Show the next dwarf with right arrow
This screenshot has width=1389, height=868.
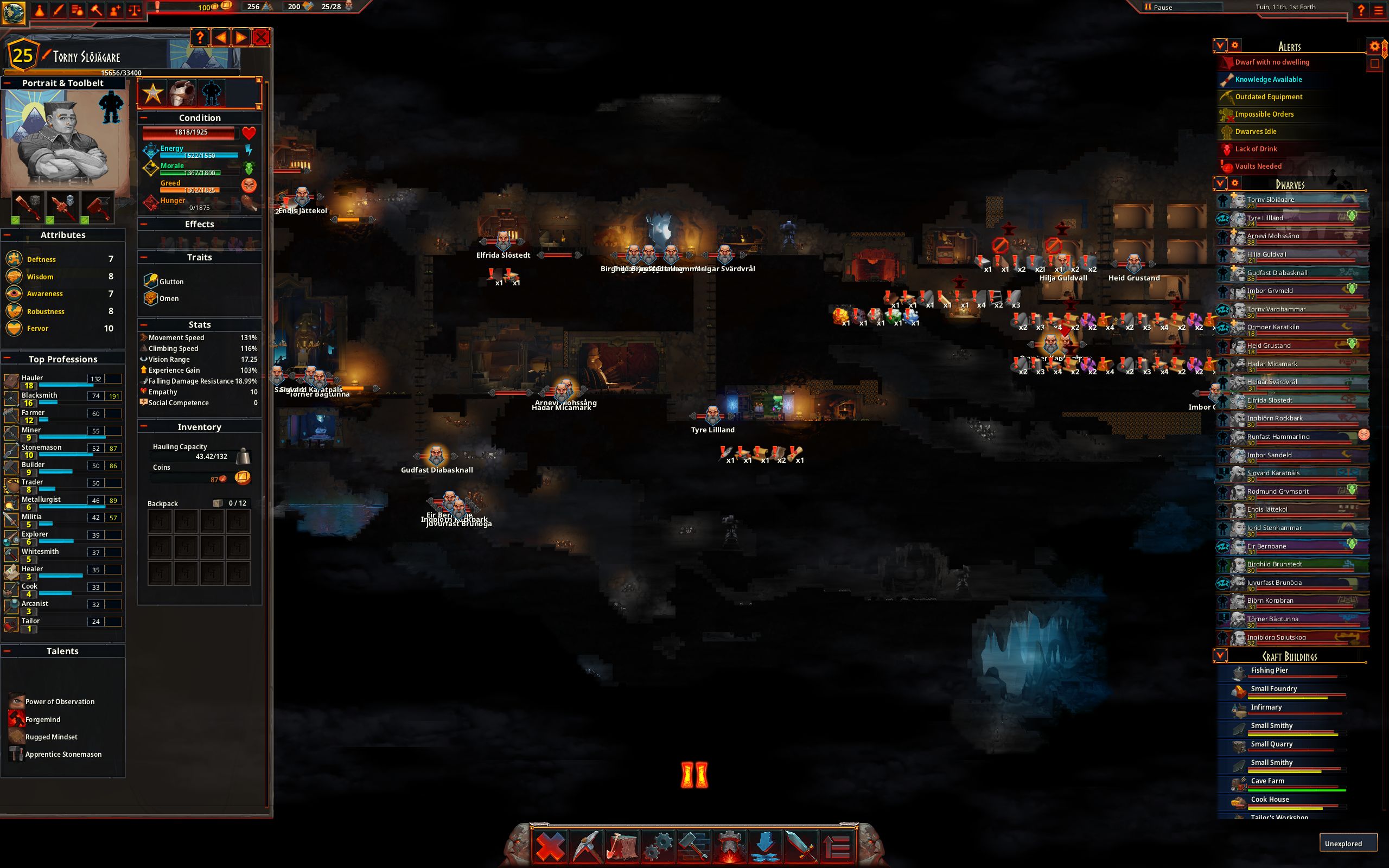point(241,38)
